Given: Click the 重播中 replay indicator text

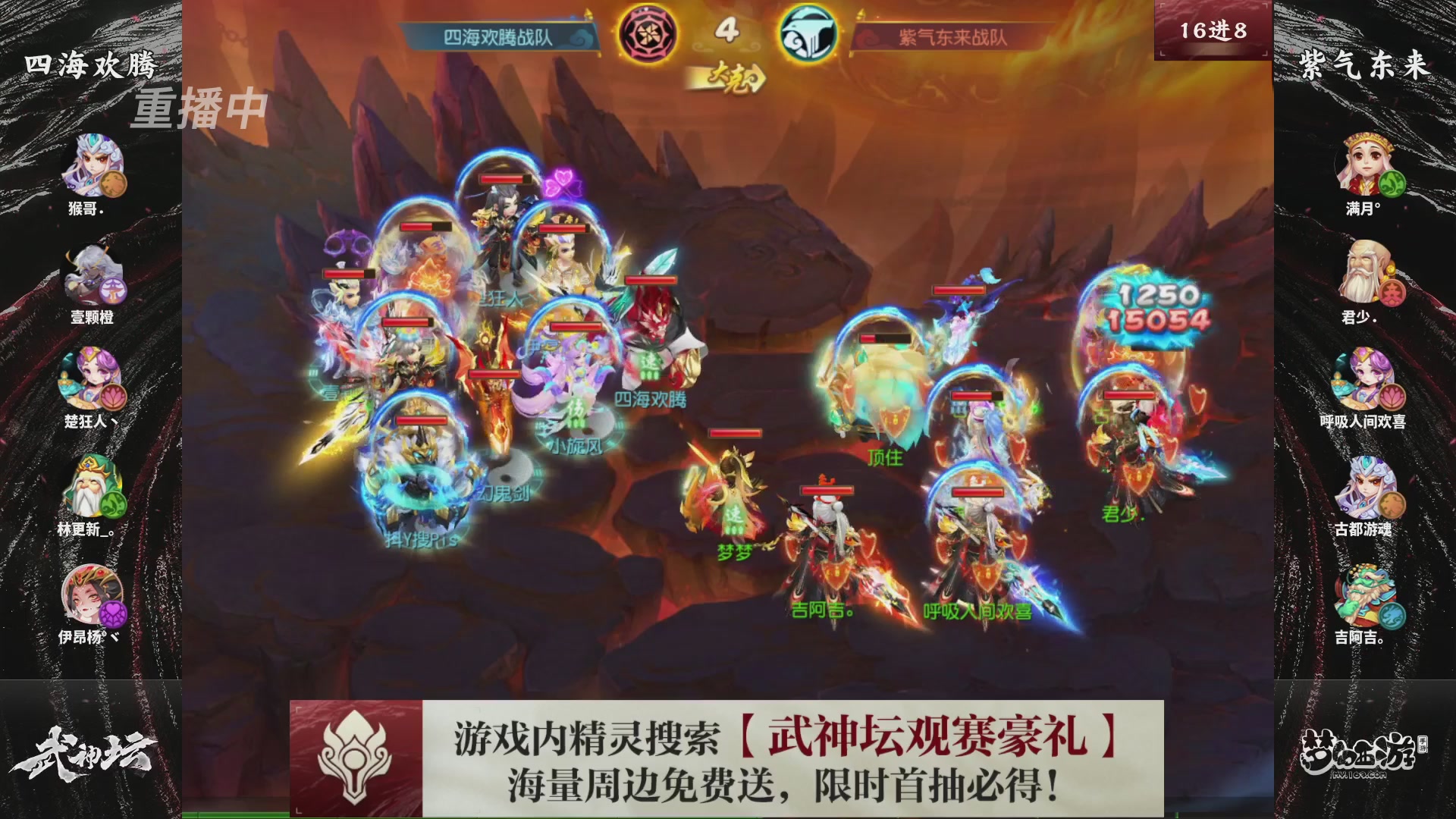Looking at the screenshot, I should 200,106.
